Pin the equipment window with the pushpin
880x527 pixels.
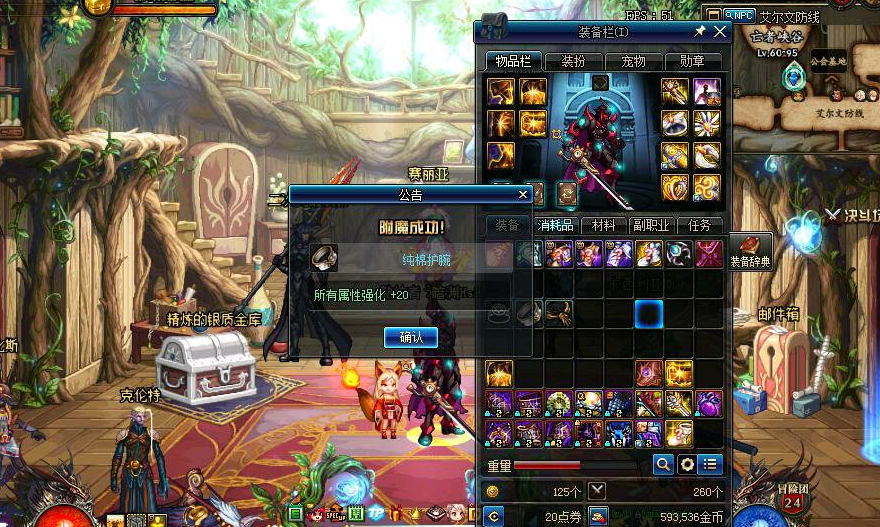pos(700,32)
